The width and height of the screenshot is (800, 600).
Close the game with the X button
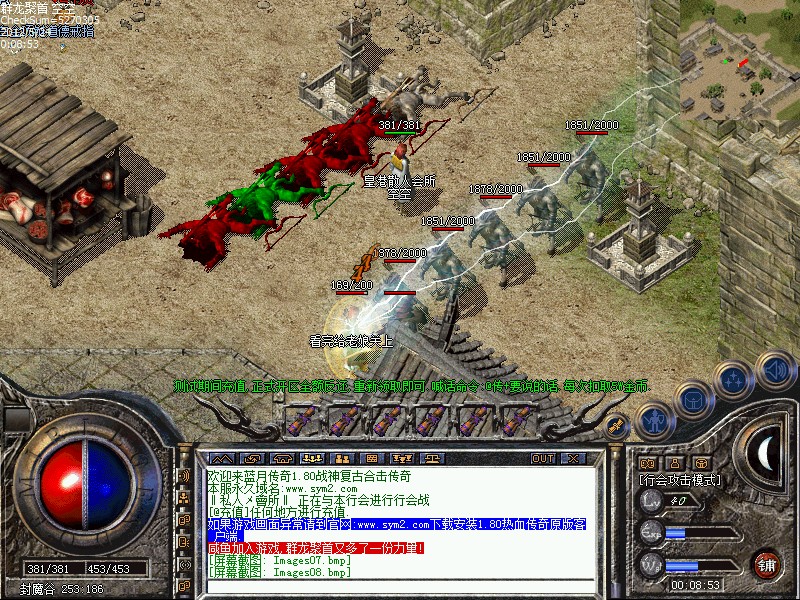point(573,458)
